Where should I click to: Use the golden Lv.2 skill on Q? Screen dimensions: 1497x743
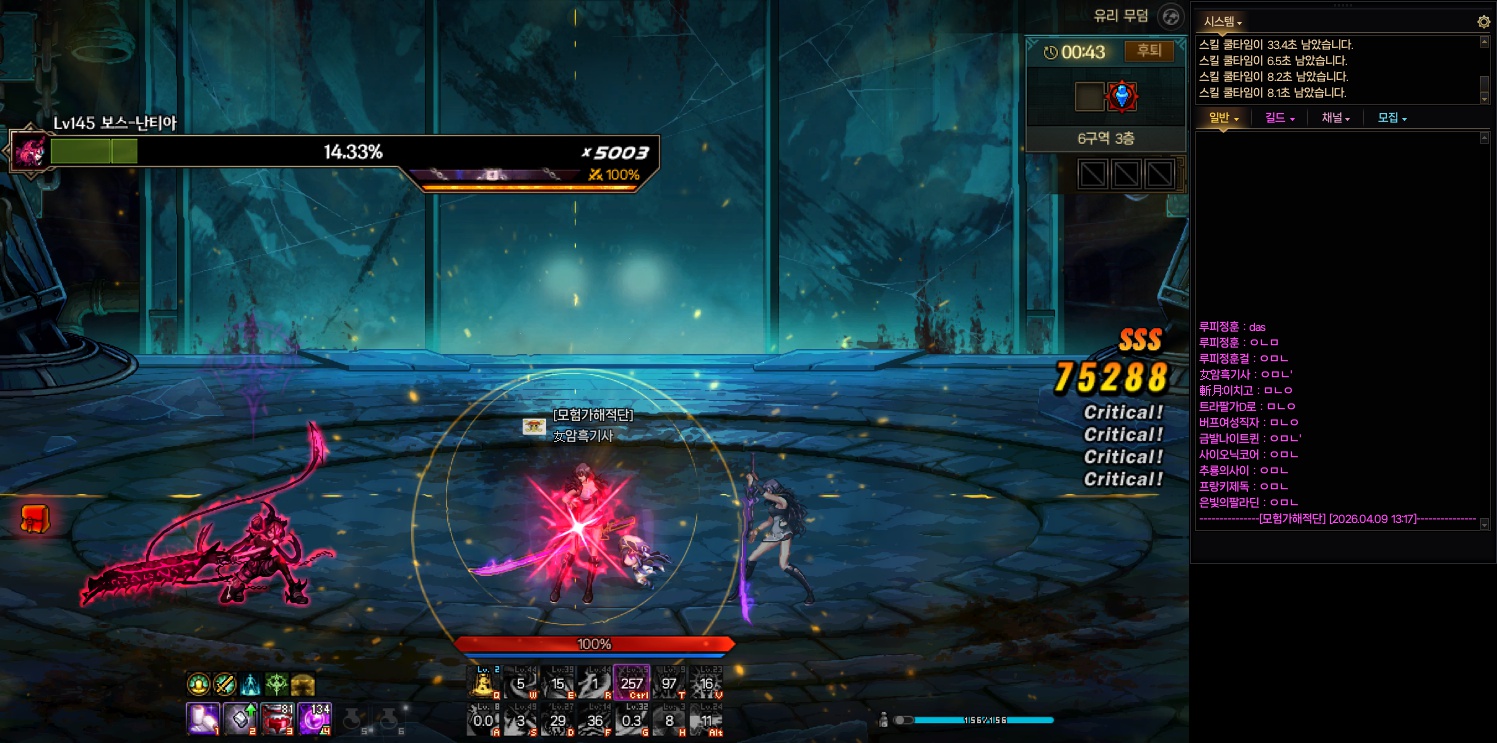point(485,683)
